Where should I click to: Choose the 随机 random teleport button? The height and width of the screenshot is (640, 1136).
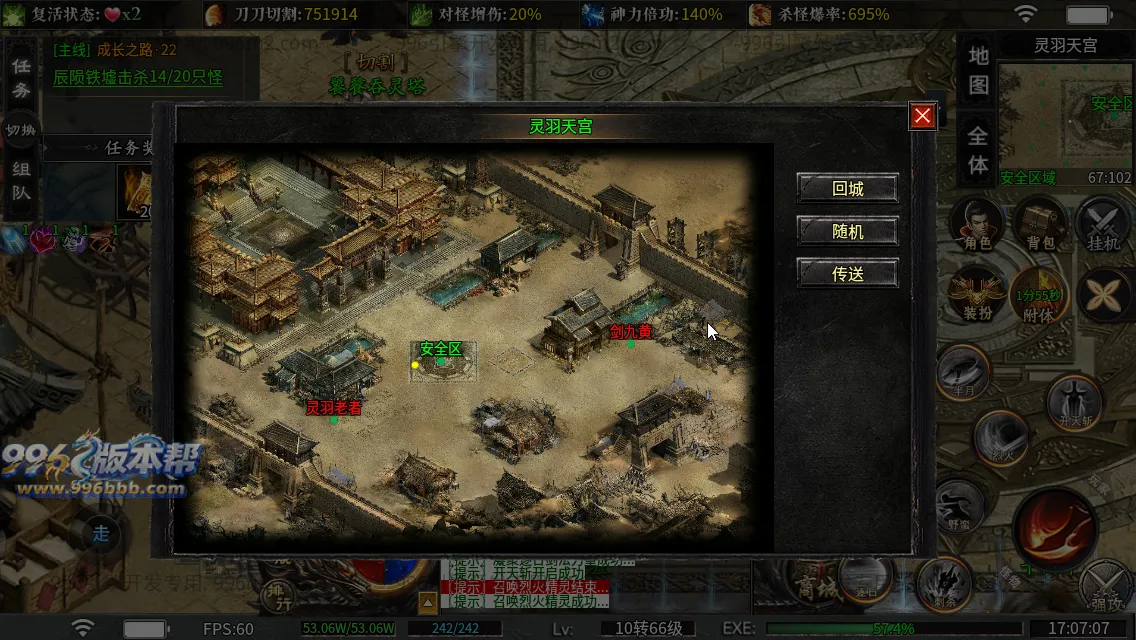847,231
